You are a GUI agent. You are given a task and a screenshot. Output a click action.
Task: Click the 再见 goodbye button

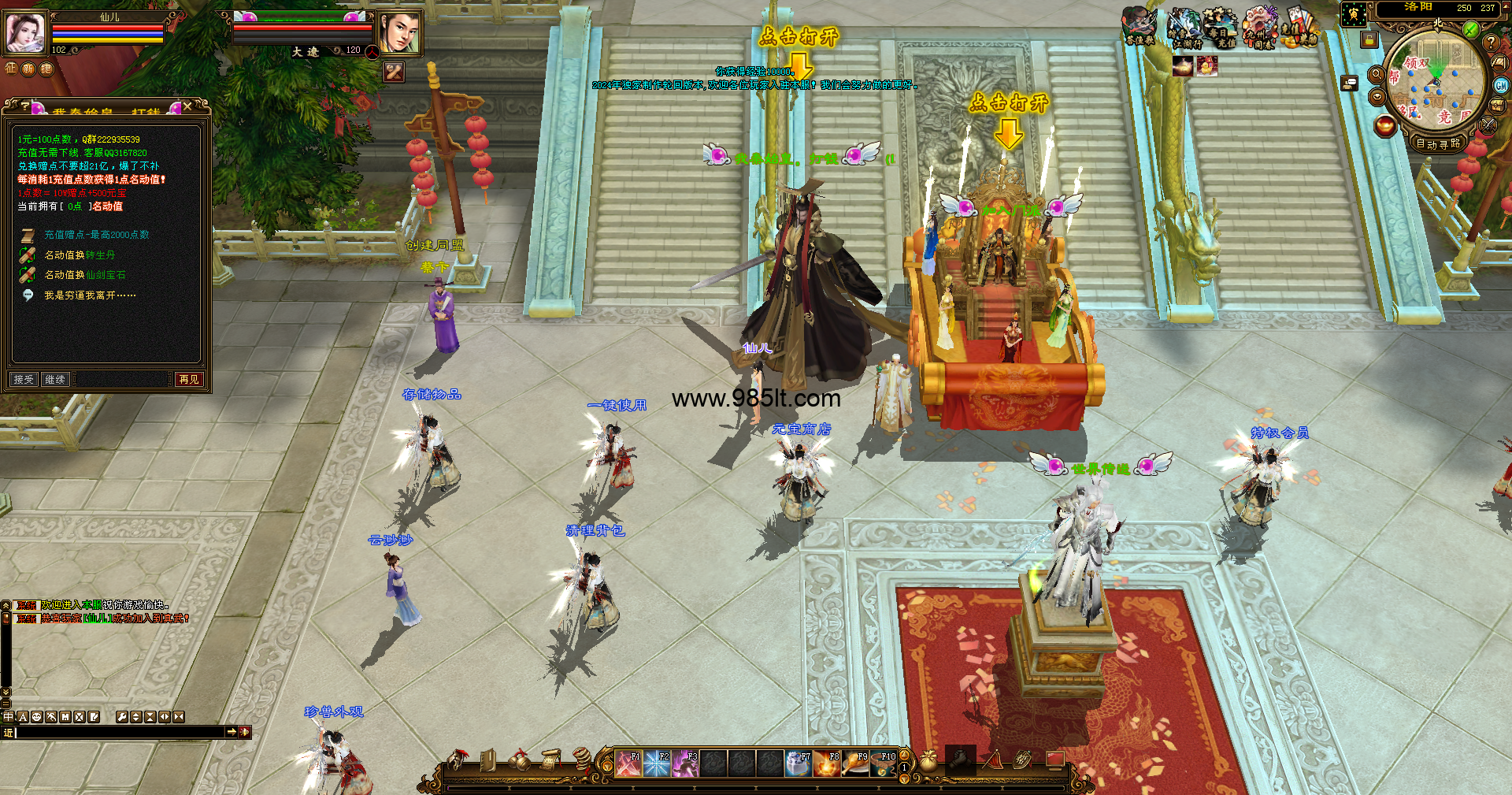click(x=189, y=380)
